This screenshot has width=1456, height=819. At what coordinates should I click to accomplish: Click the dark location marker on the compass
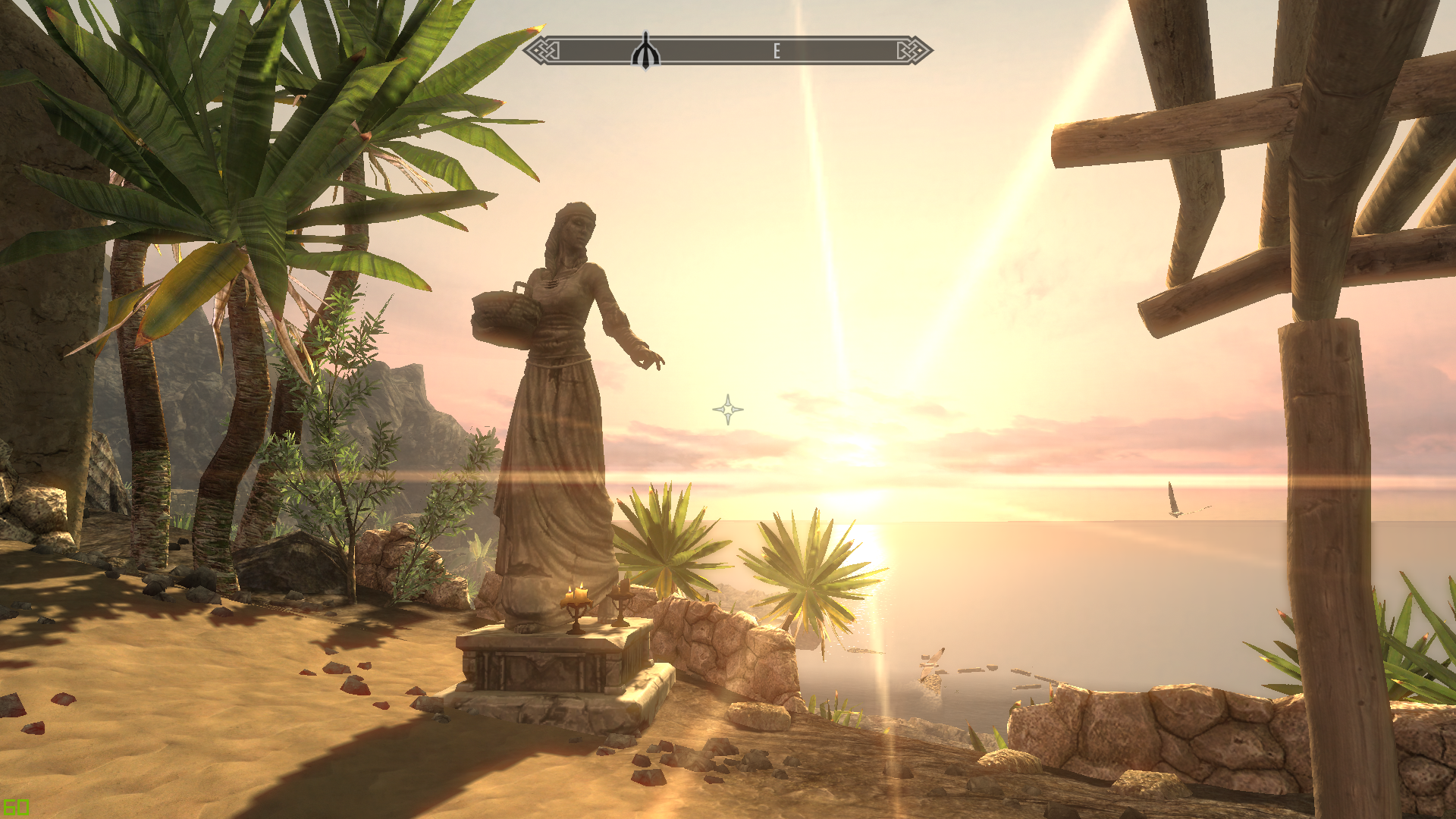tap(645, 51)
